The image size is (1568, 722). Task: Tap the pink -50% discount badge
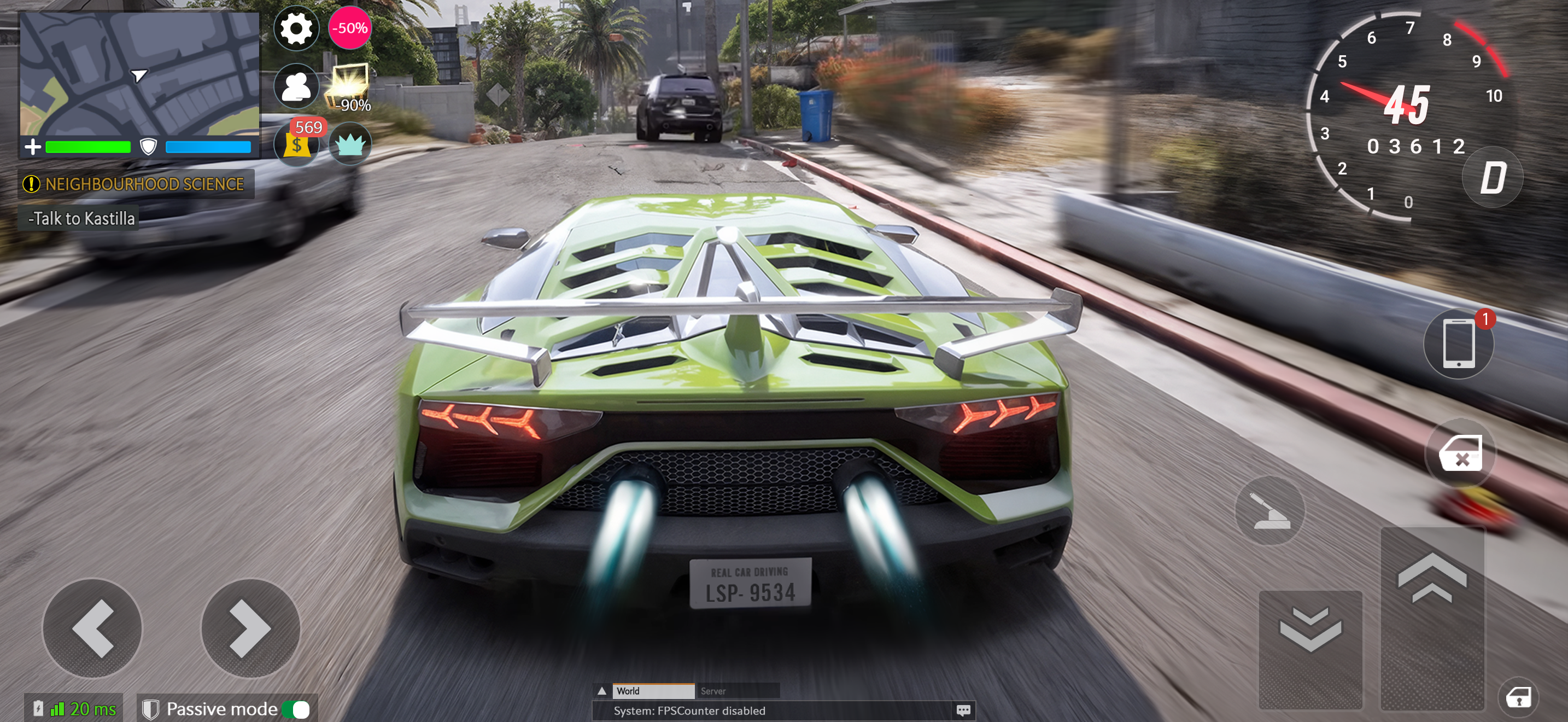pyautogui.click(x=350, y=28)
